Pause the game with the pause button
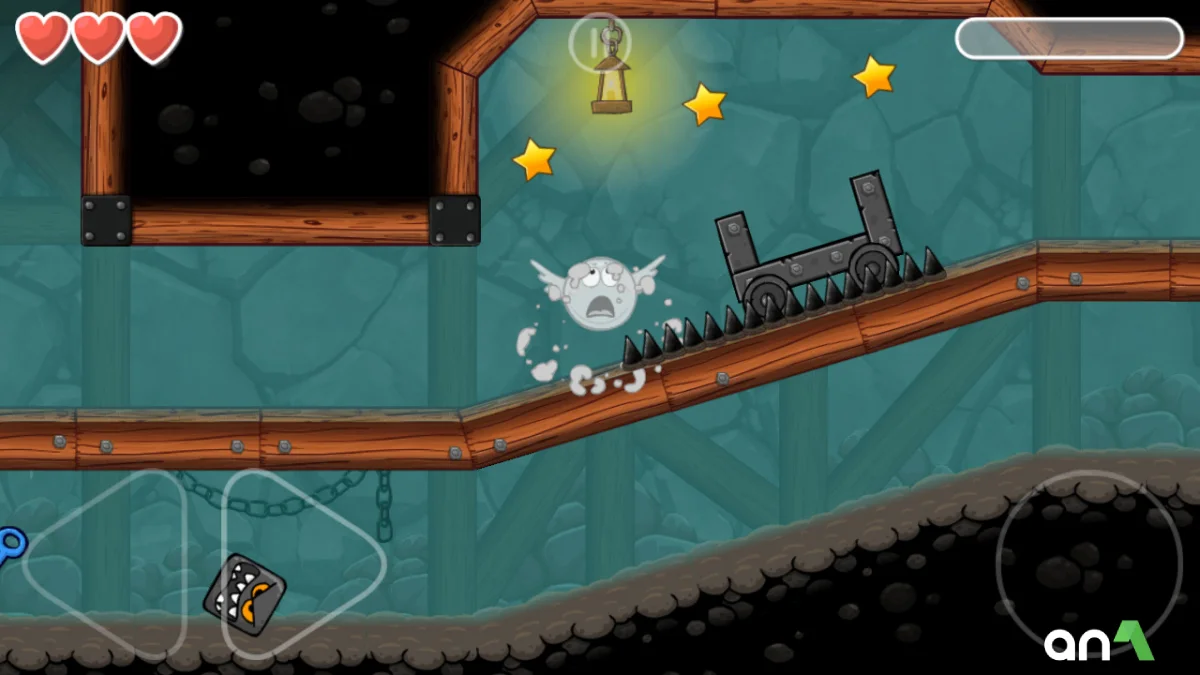Viewport: 1200px width, 675px height. (x=599, y=43)
